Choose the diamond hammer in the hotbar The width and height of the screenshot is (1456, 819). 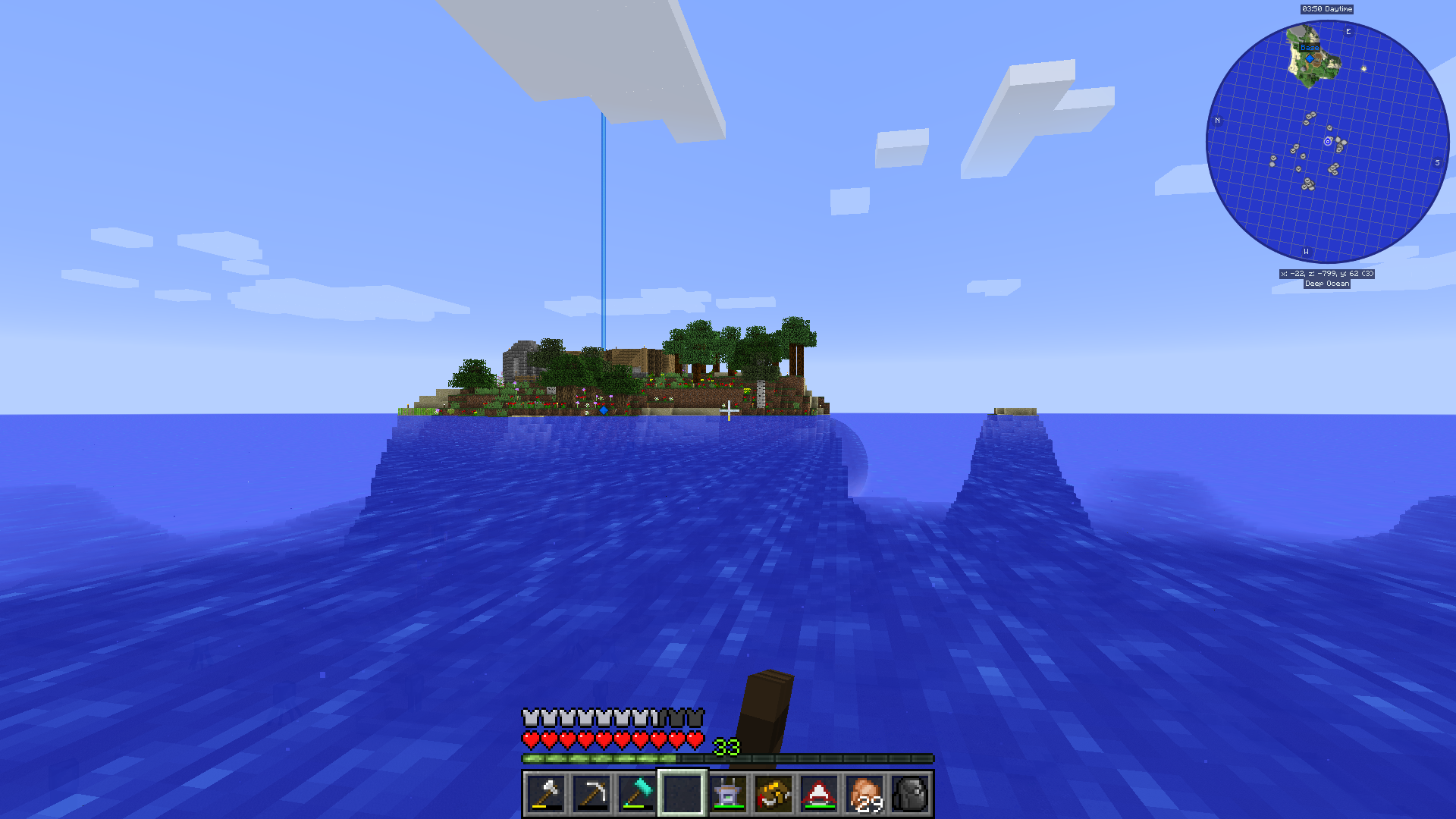pyautogui.click(x=637, y=794)
